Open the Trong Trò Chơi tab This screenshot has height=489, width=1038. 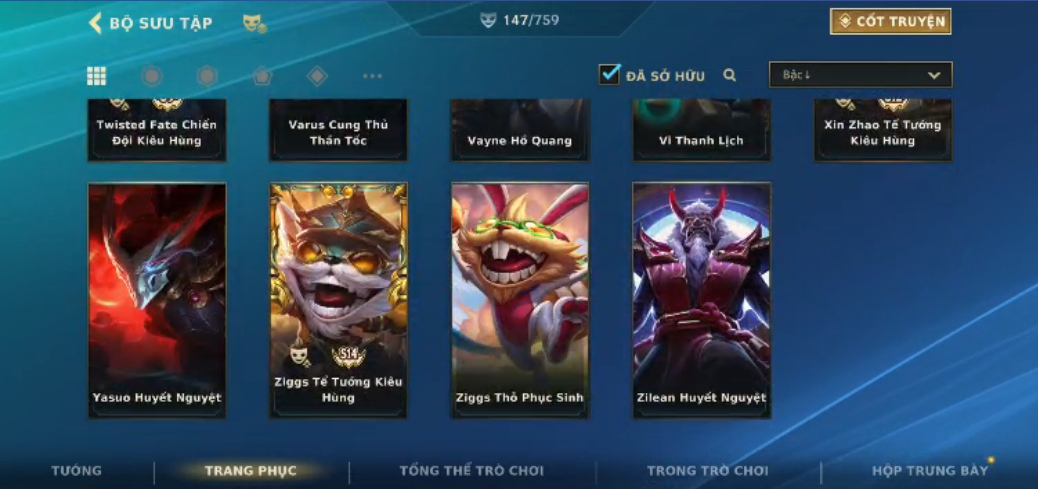pos(707,471)
